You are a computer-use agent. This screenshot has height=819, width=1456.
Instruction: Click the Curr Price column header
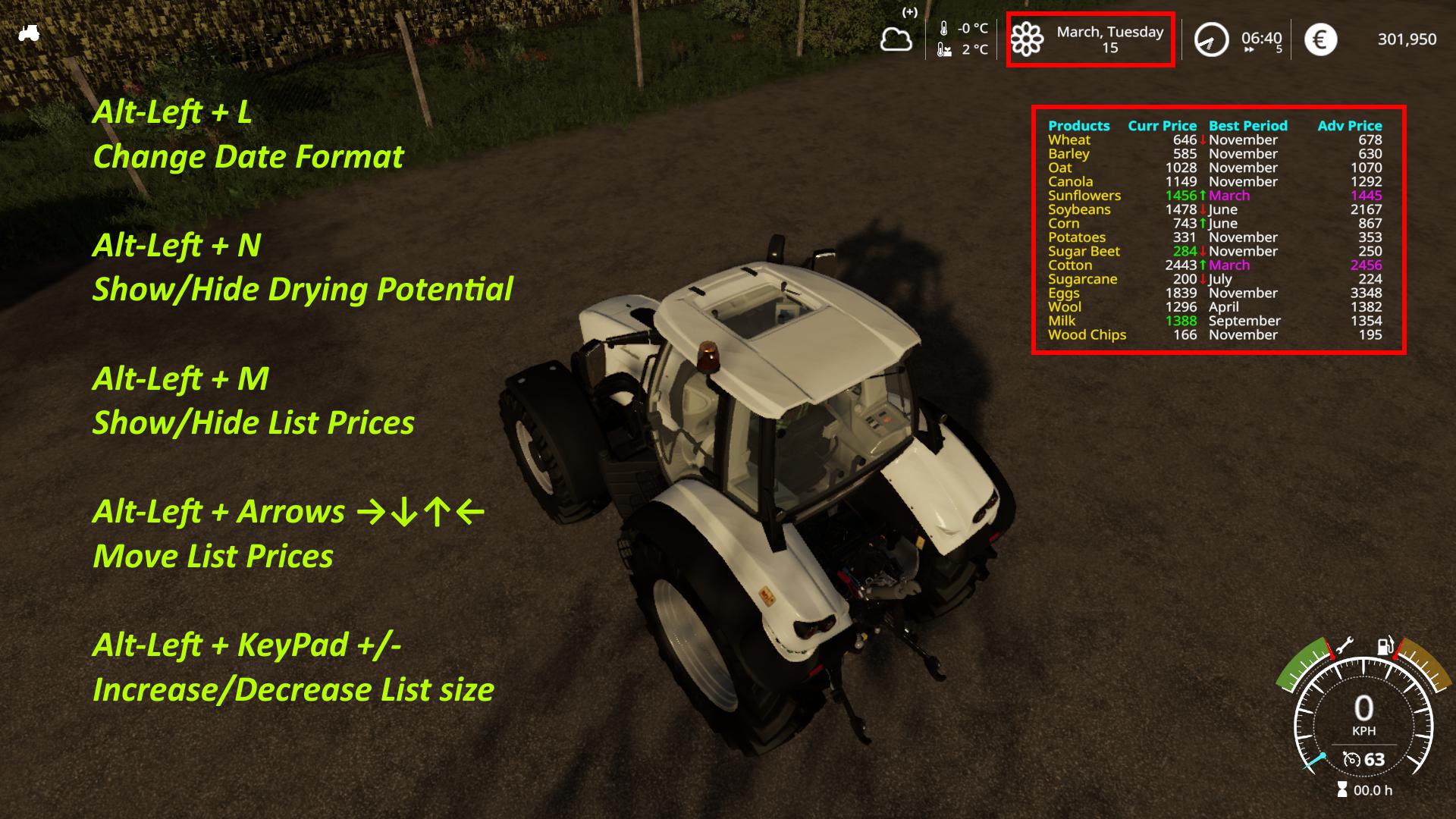tap(1162, 126)
